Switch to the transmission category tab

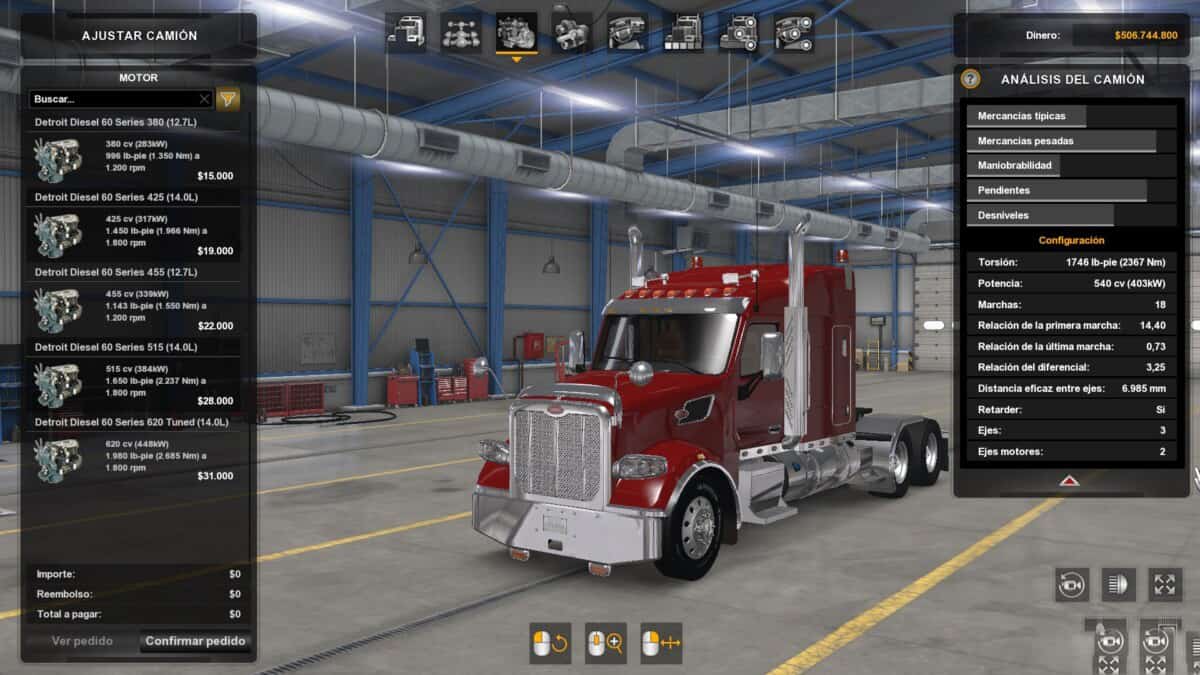coord(572,33)
